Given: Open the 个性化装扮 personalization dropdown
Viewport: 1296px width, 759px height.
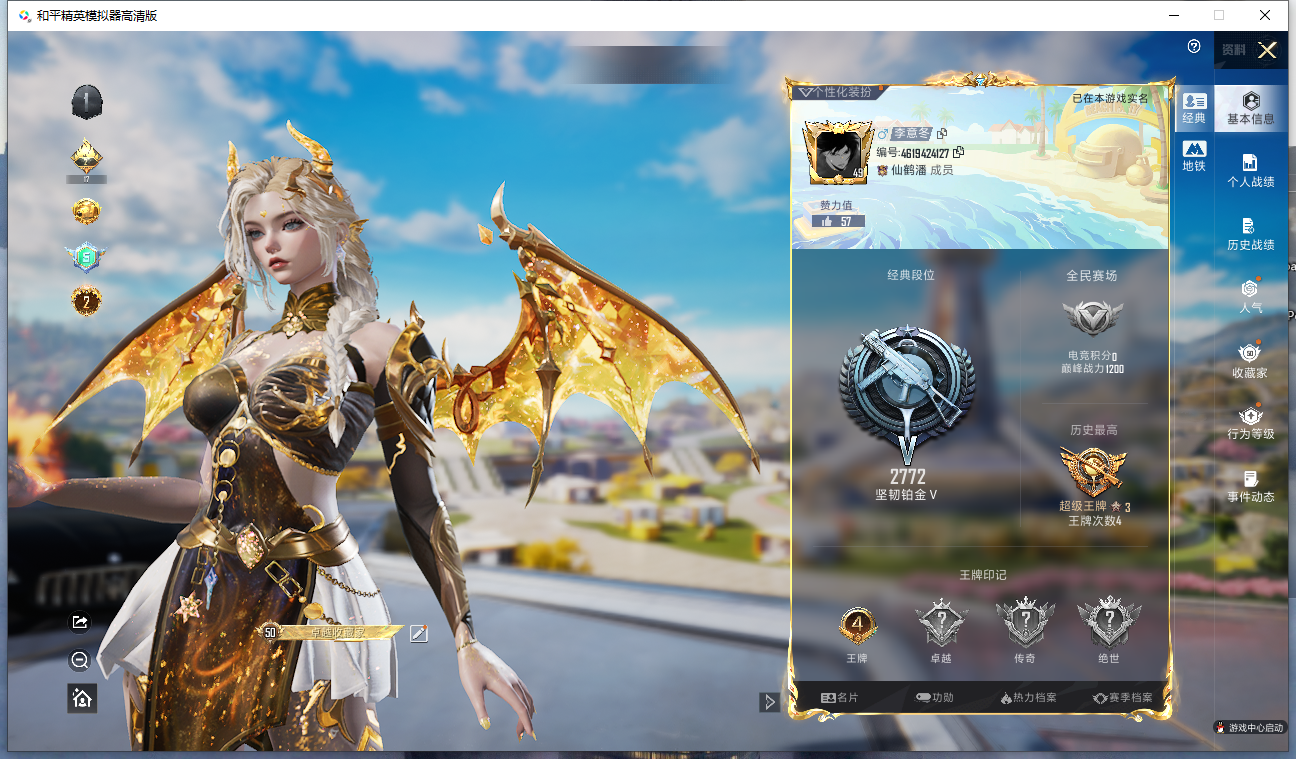Looking at the screenshot, I should tap(836, 92).
